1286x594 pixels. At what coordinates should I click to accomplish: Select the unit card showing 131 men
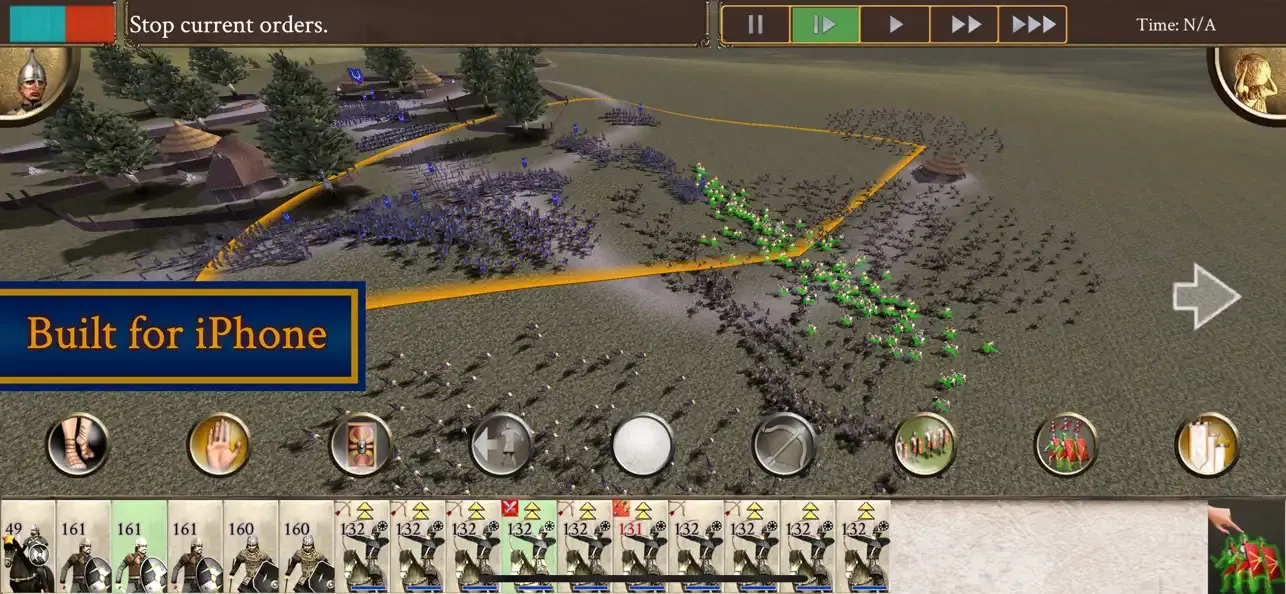tap(640, 548)
